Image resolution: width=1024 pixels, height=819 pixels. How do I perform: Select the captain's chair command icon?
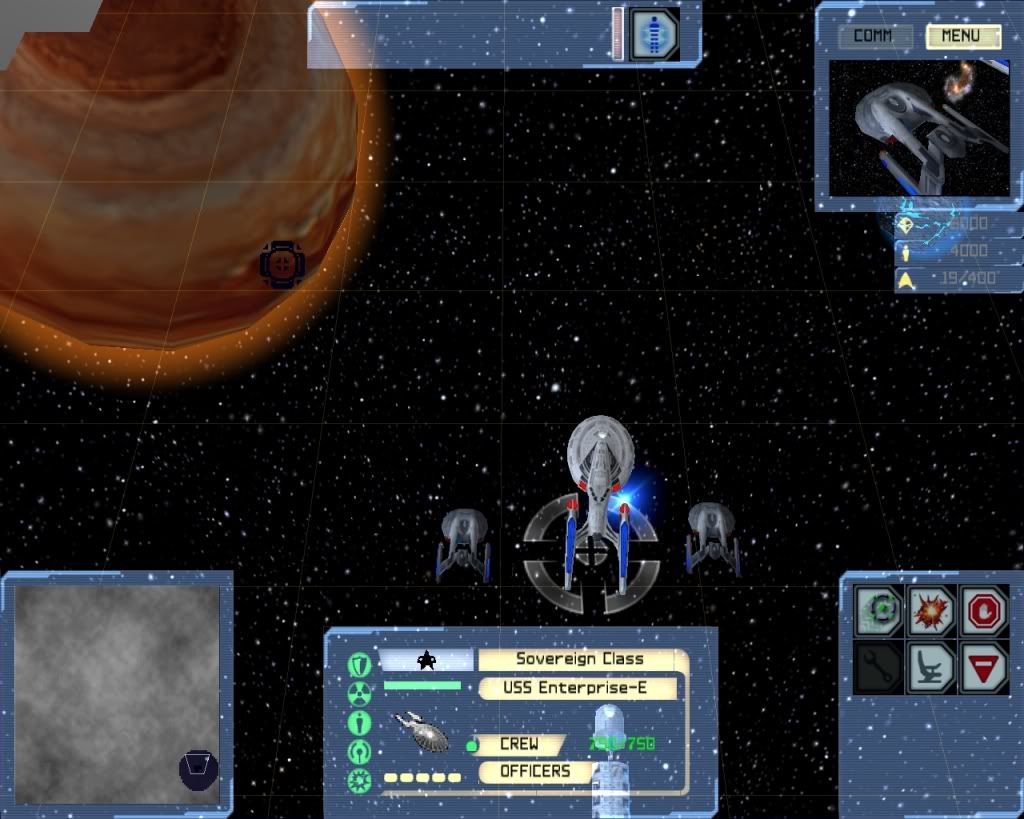(x=931, y=667)
